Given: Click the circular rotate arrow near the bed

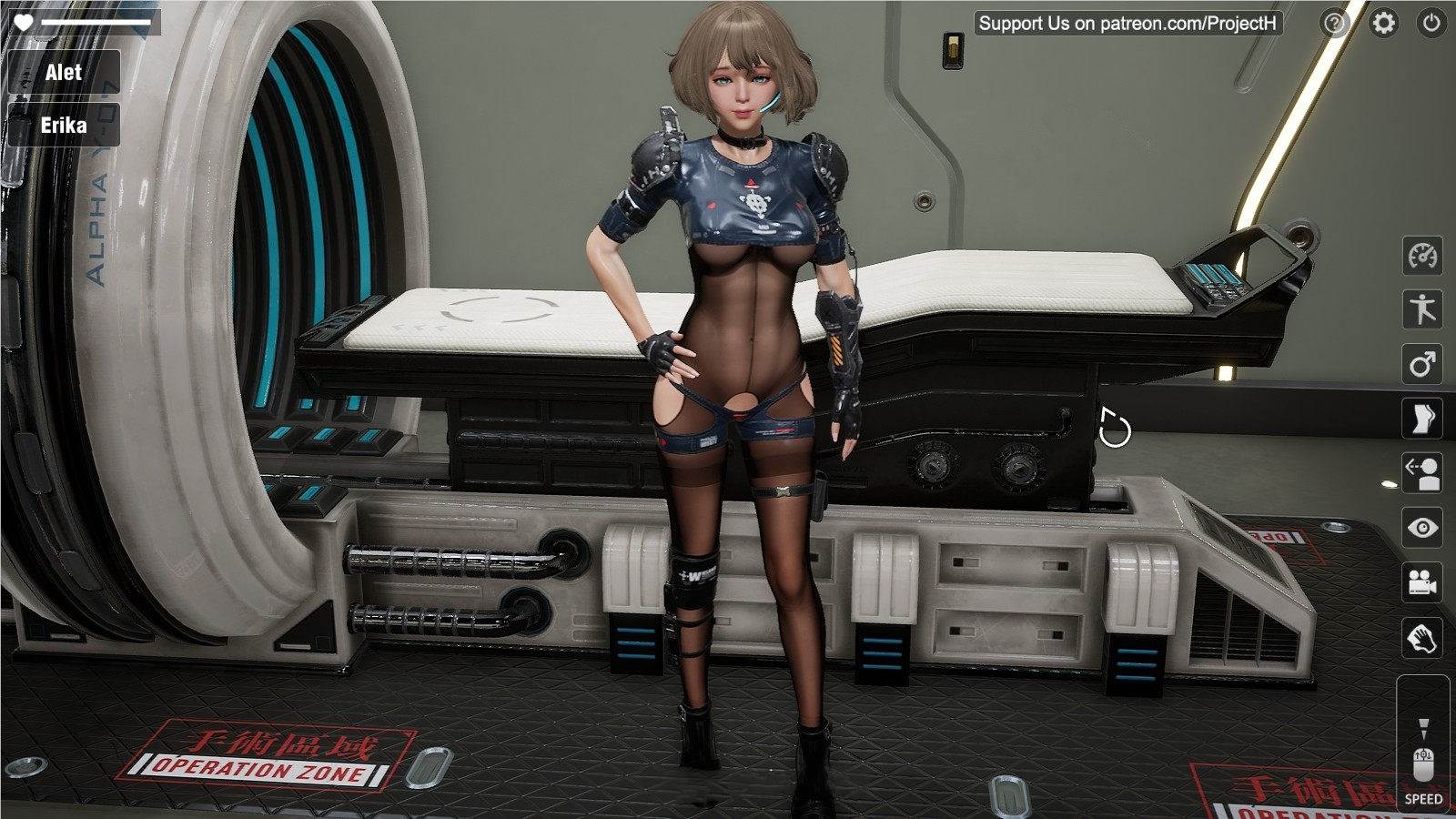Looking at the screenshot, I should coord(1114,426).
